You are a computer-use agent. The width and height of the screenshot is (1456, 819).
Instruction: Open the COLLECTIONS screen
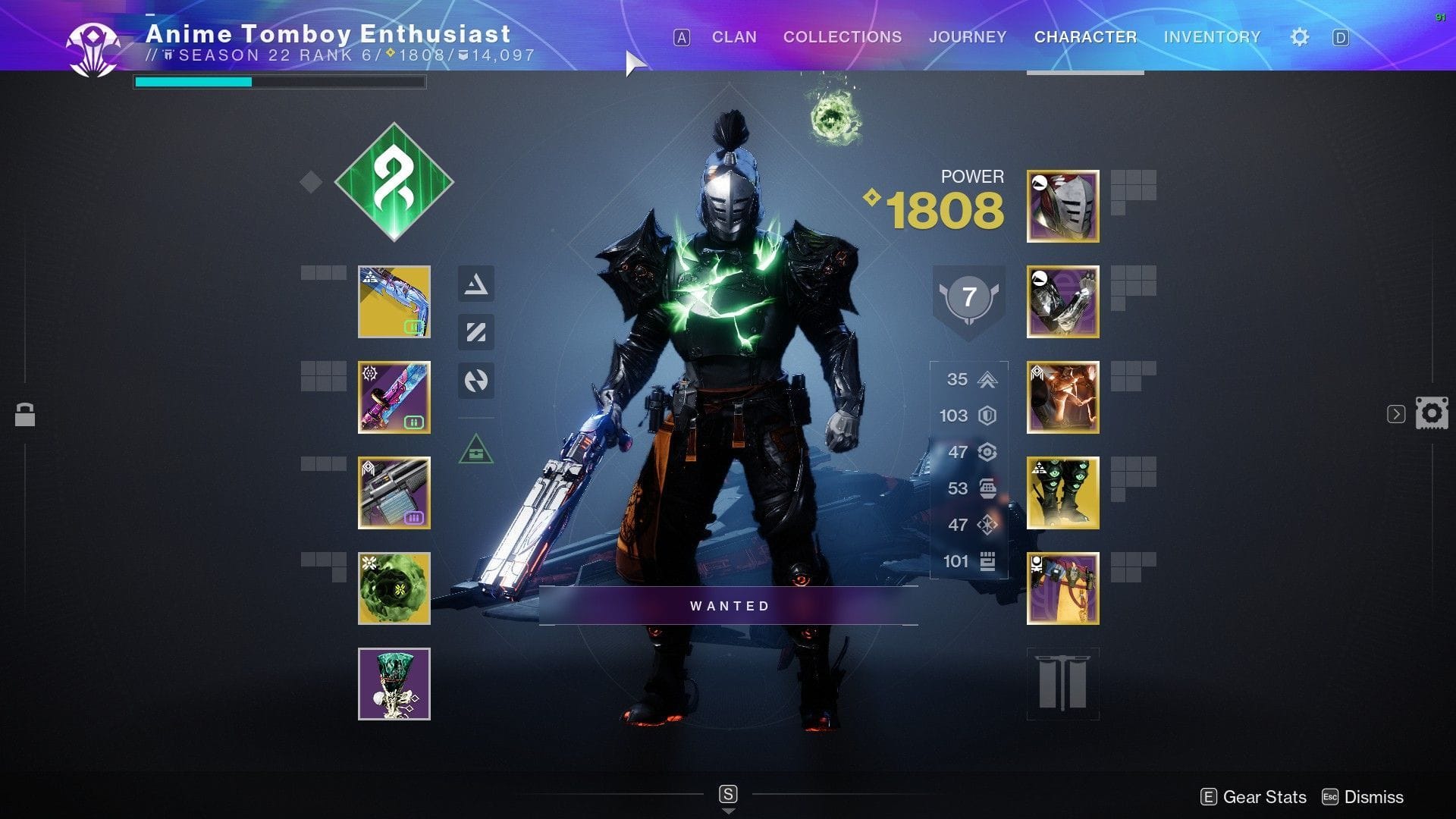(x=842, y=36)
